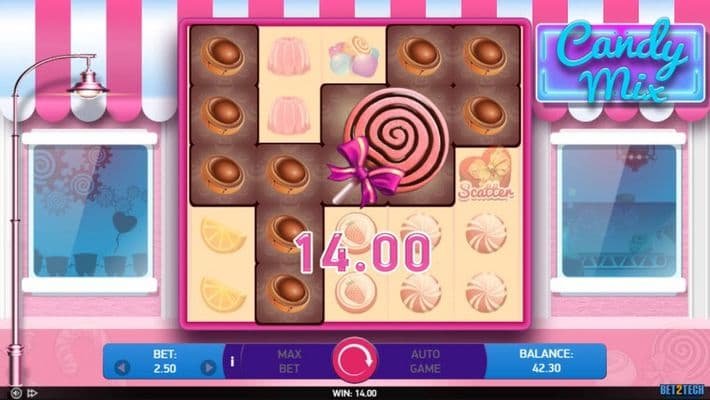Decrease the bet with the left arrow
Viewport: 710px width, 400px height.
123,367
